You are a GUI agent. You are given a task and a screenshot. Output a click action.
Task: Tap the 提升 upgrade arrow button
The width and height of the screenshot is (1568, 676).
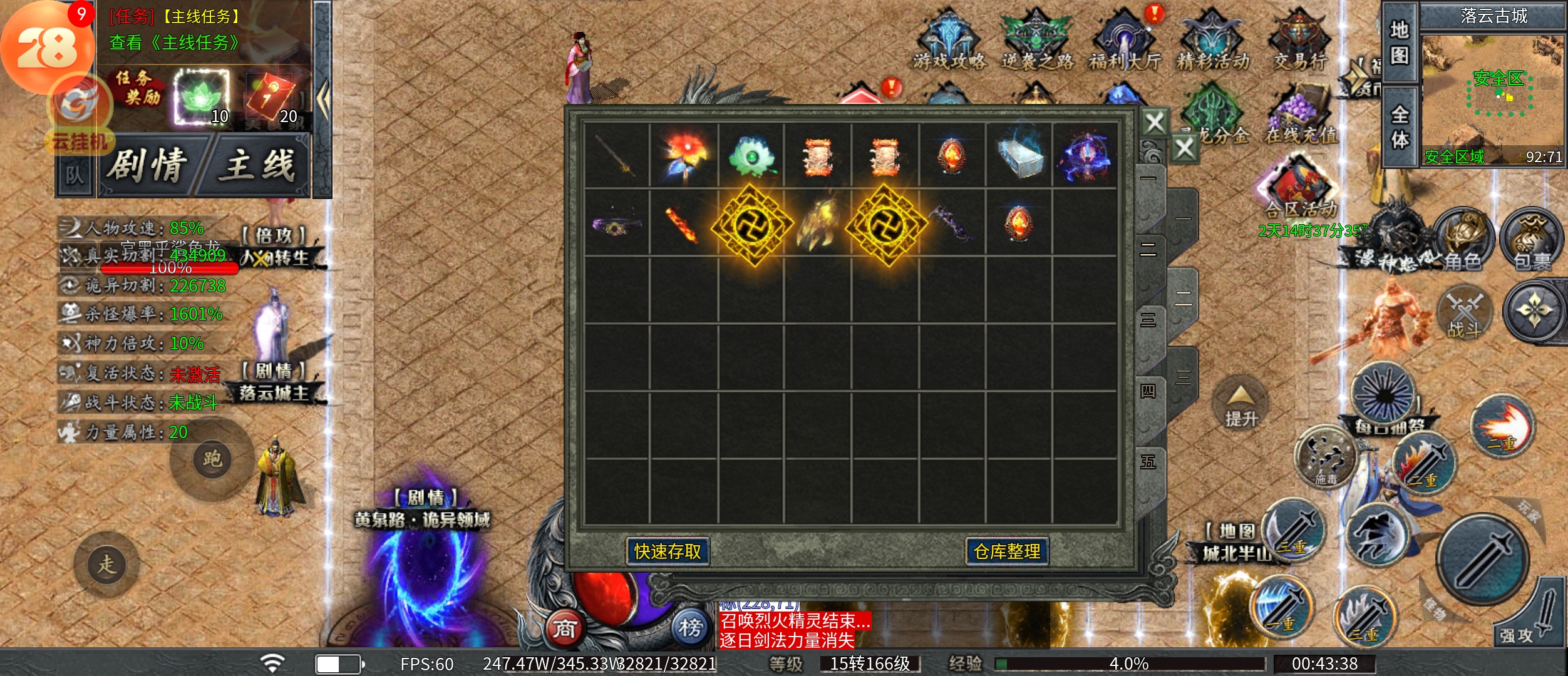point(1240,406)
